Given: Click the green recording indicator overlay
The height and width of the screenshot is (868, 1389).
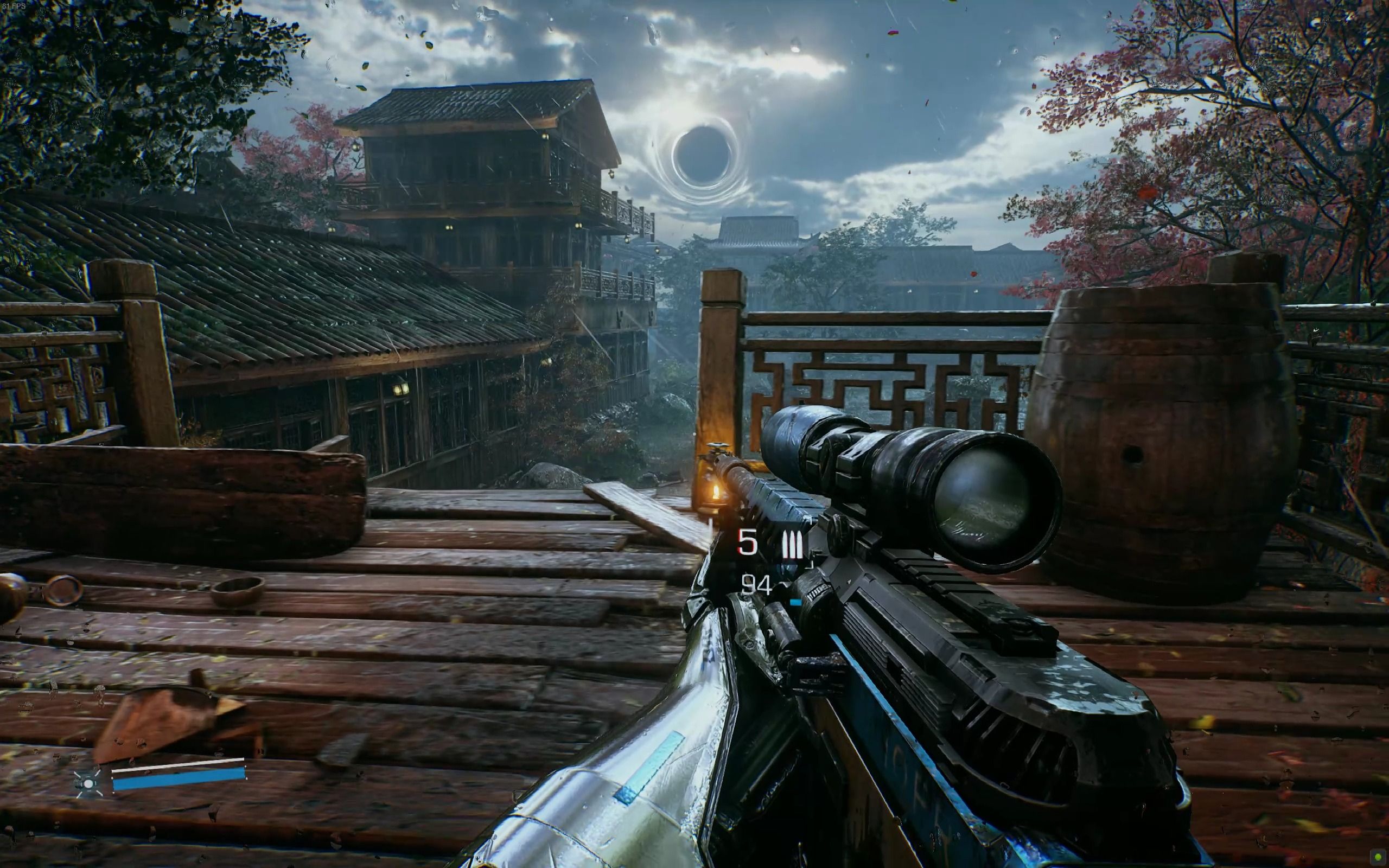Looking at the screenshot, I should click(1378, 857).
